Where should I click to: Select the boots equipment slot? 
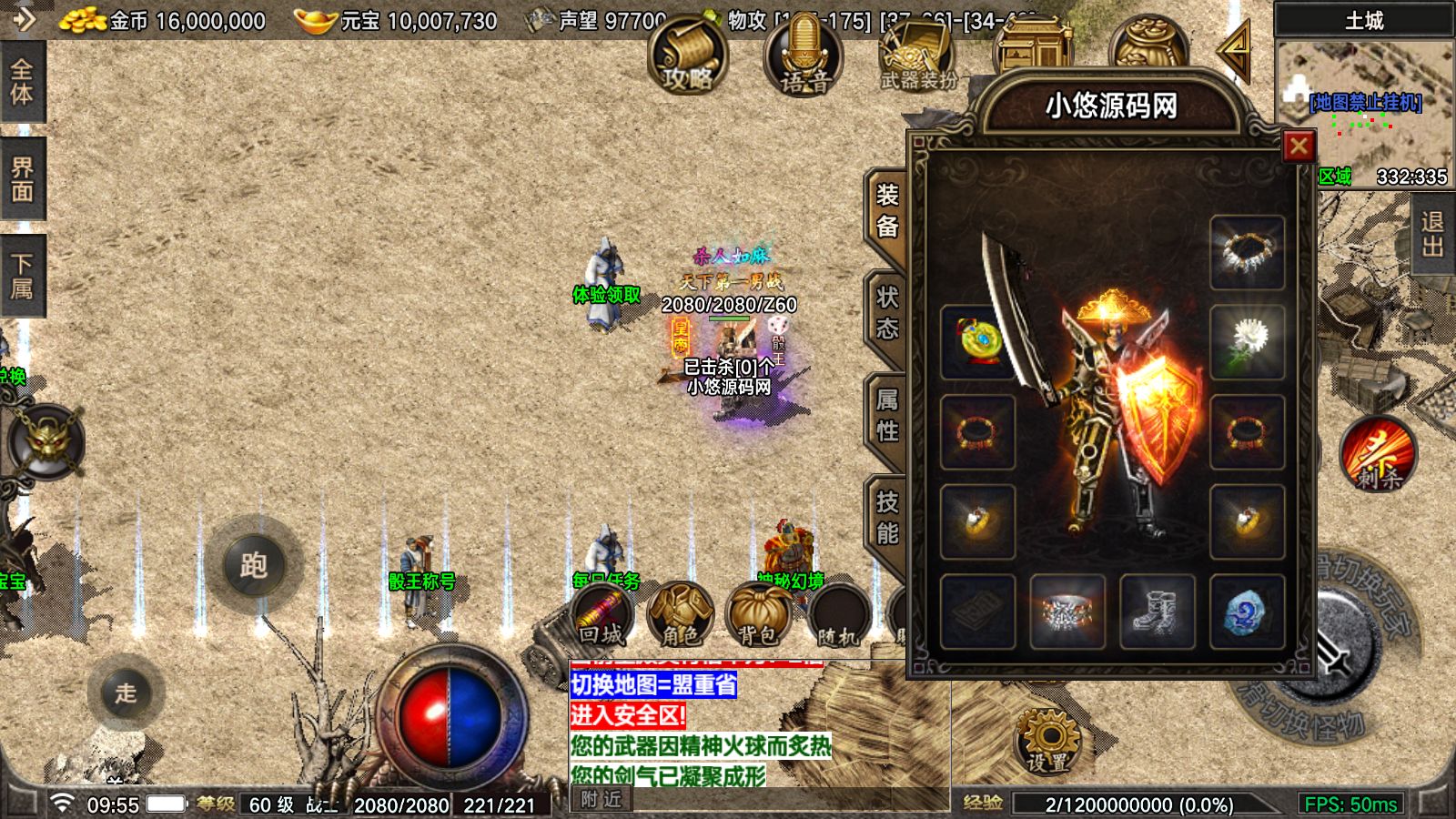pyautogui.click(x=1157, y=612)
